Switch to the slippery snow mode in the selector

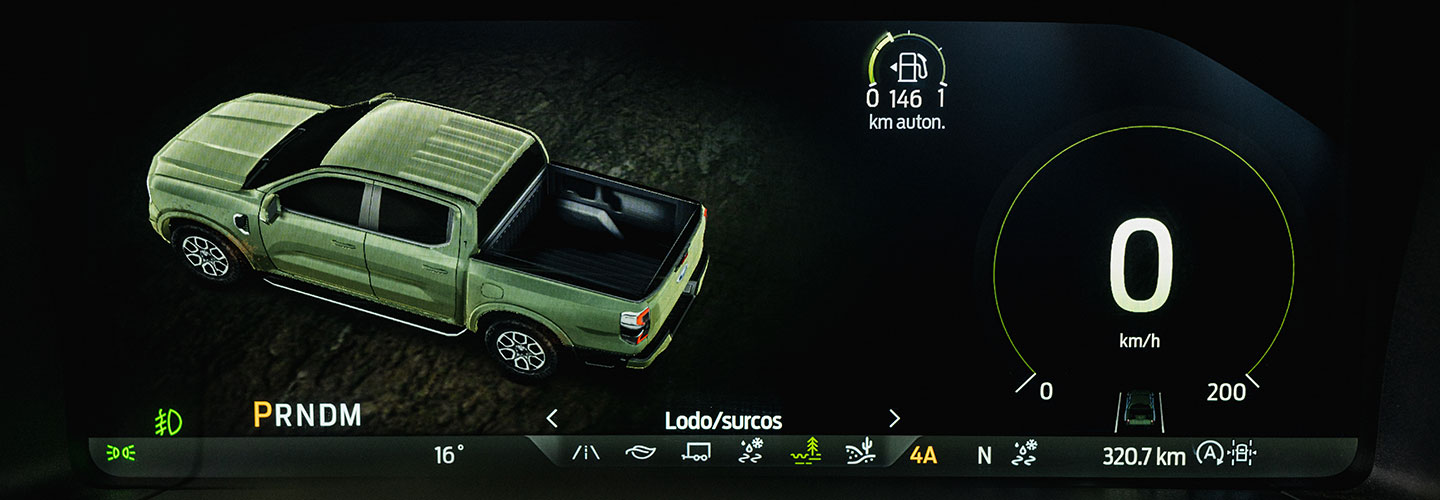(x=749, y=454)
